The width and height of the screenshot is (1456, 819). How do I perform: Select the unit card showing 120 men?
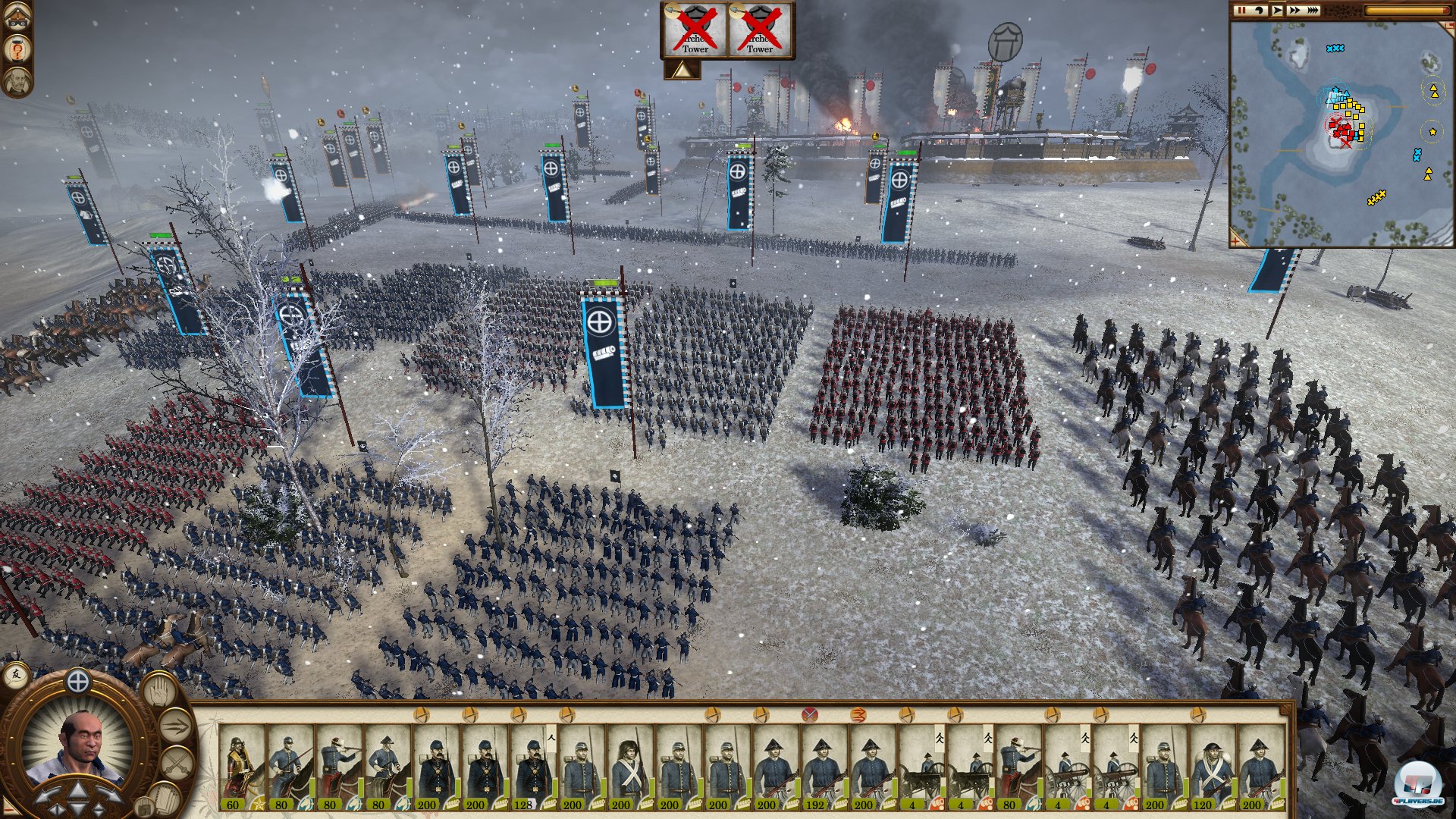tap(1213, 767)
